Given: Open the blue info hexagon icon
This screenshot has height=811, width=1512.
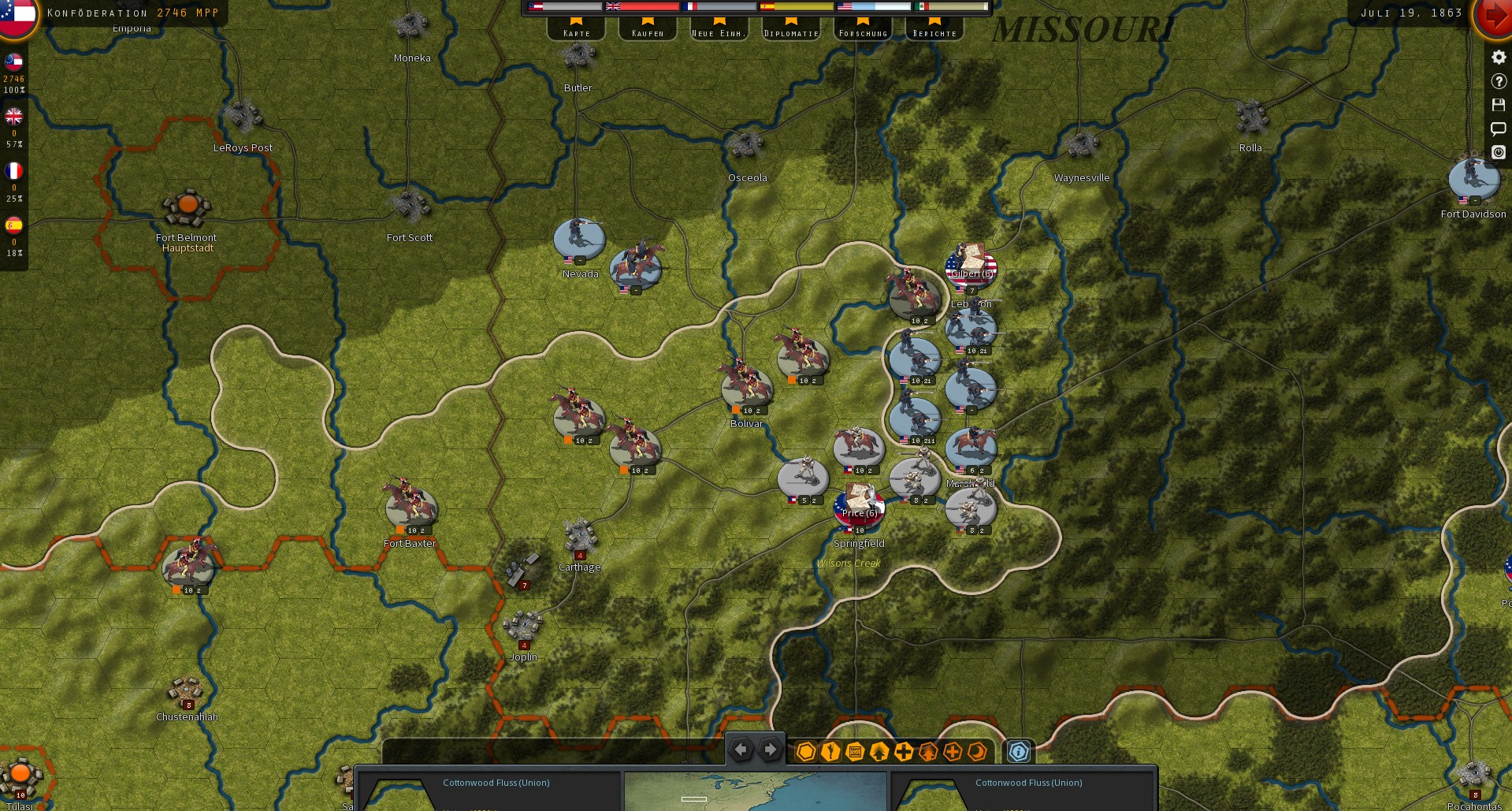Looking at the screenshot, I should pyautogui.click(x=1019, y=753).
